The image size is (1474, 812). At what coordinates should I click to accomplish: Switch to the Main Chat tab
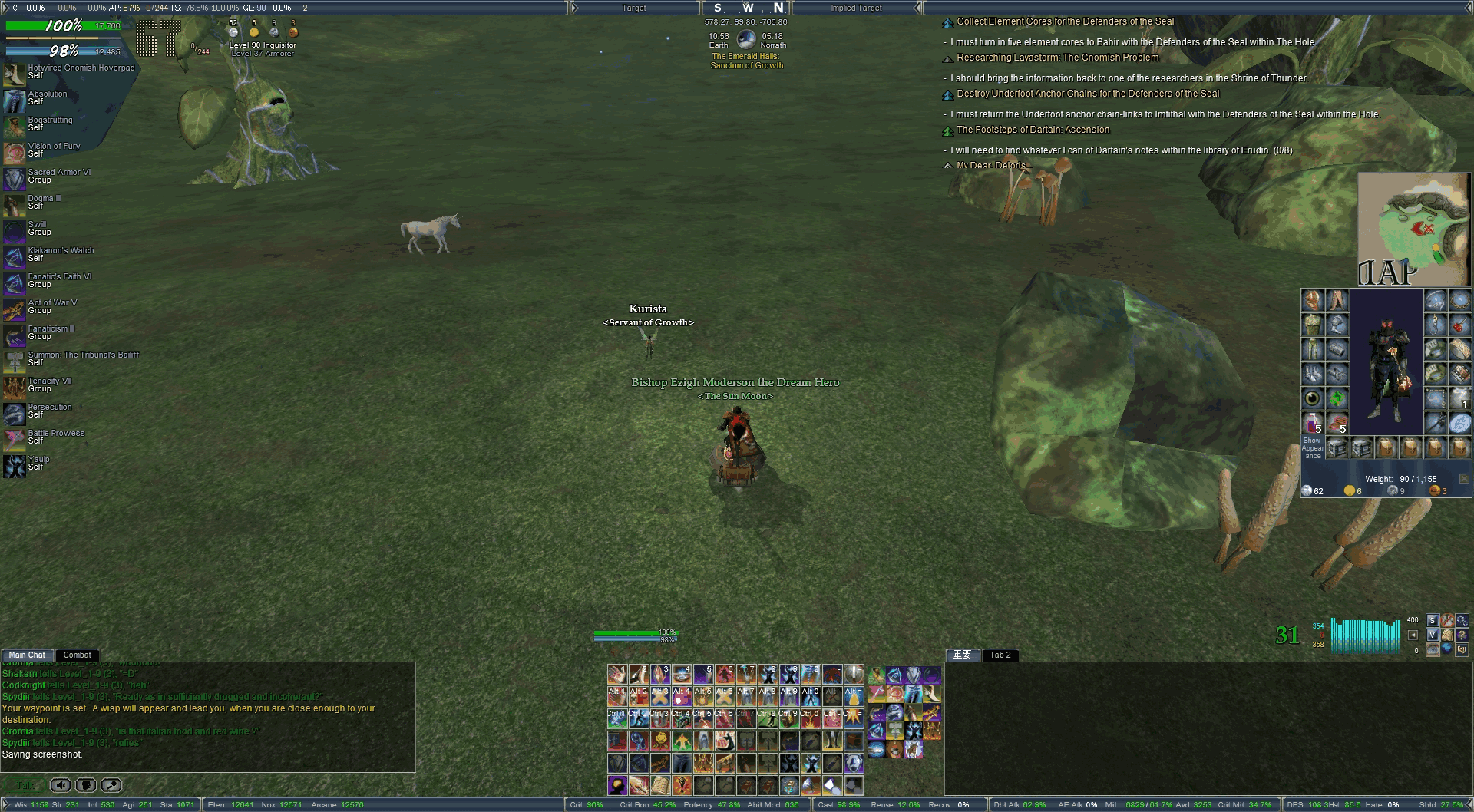pos(27,655)
